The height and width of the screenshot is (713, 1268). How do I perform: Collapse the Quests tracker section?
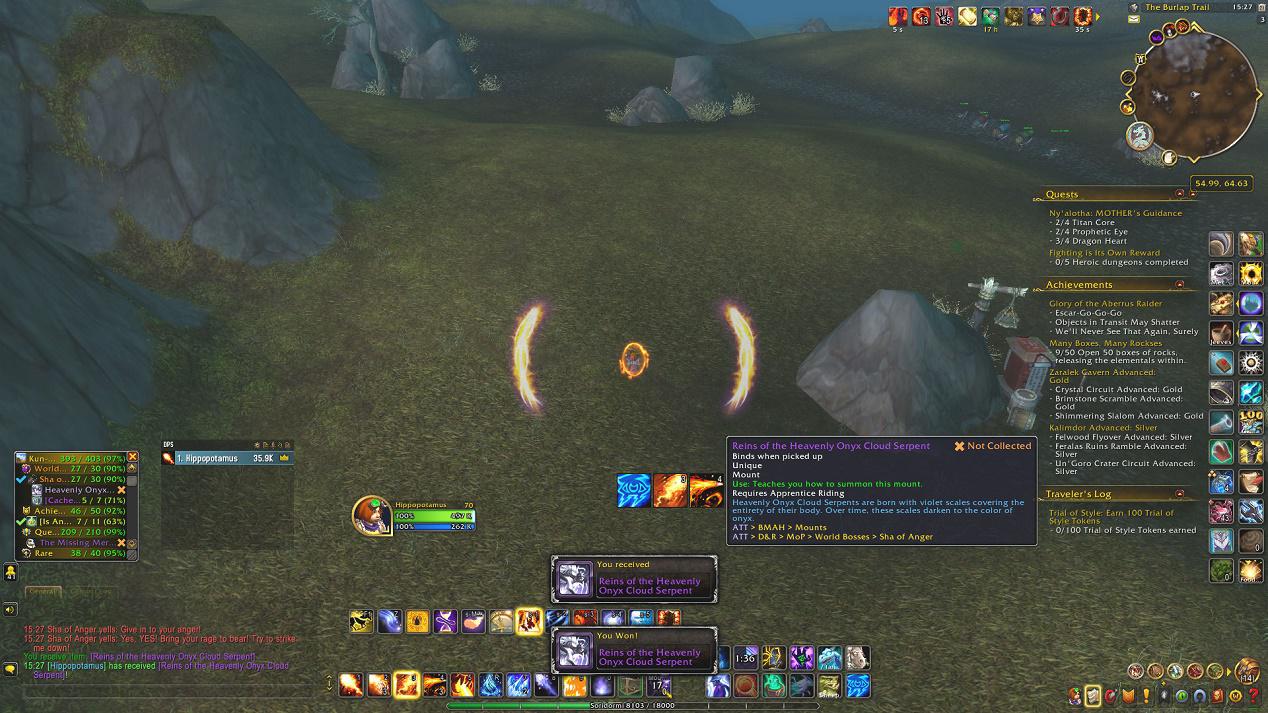click(1180, 194)
